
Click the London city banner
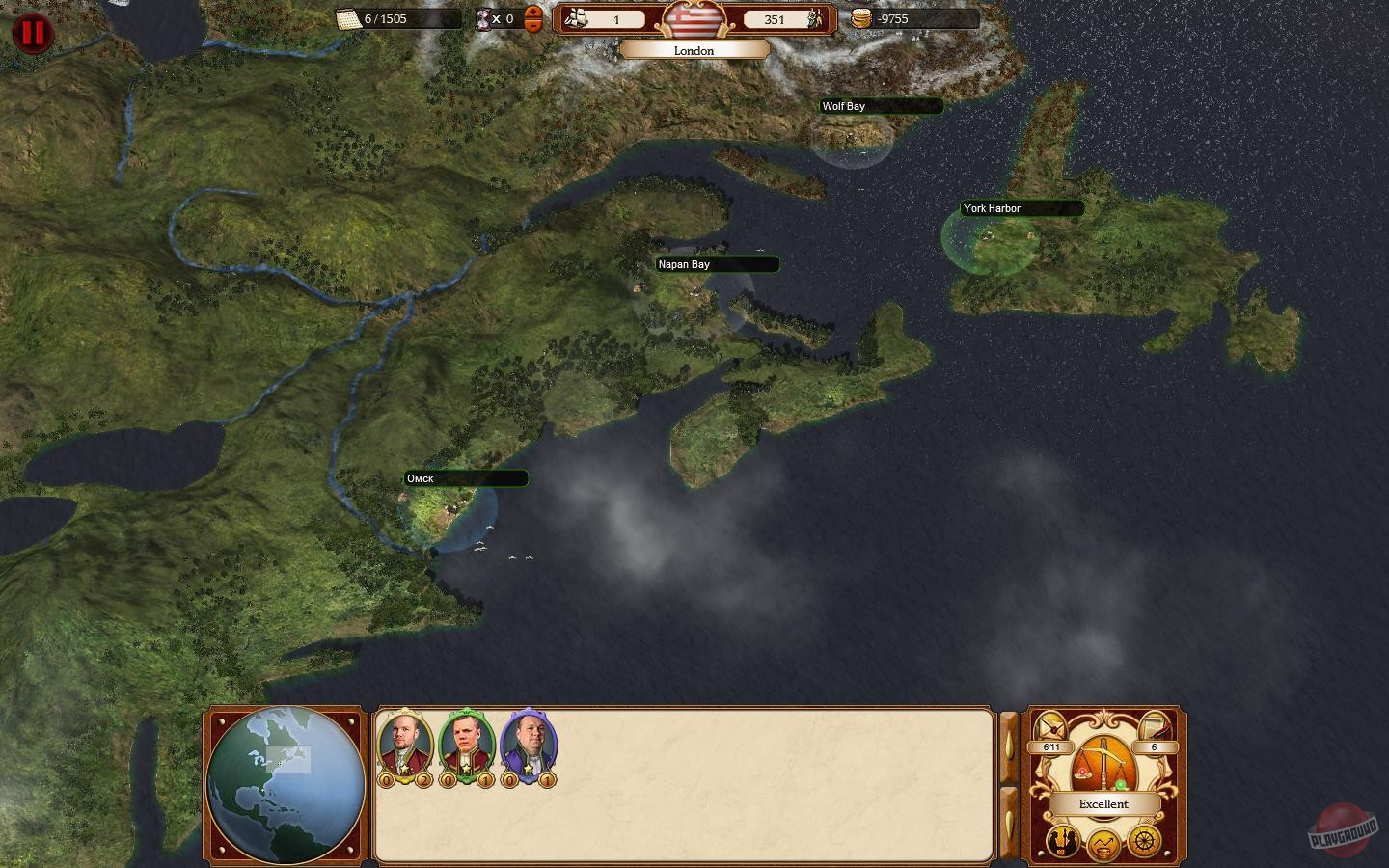693,50
